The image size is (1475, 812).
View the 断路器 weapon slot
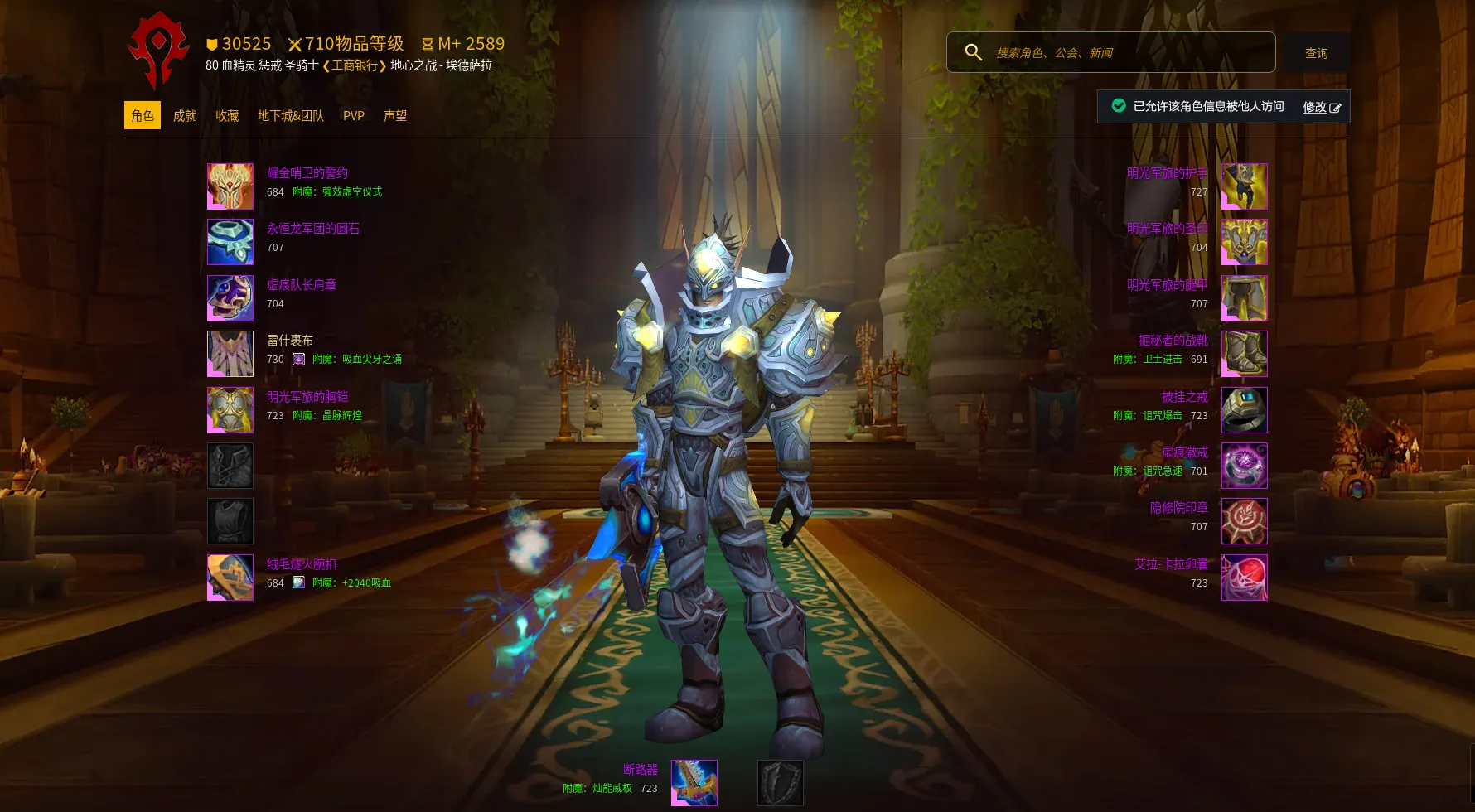click(x=694, y=783)
